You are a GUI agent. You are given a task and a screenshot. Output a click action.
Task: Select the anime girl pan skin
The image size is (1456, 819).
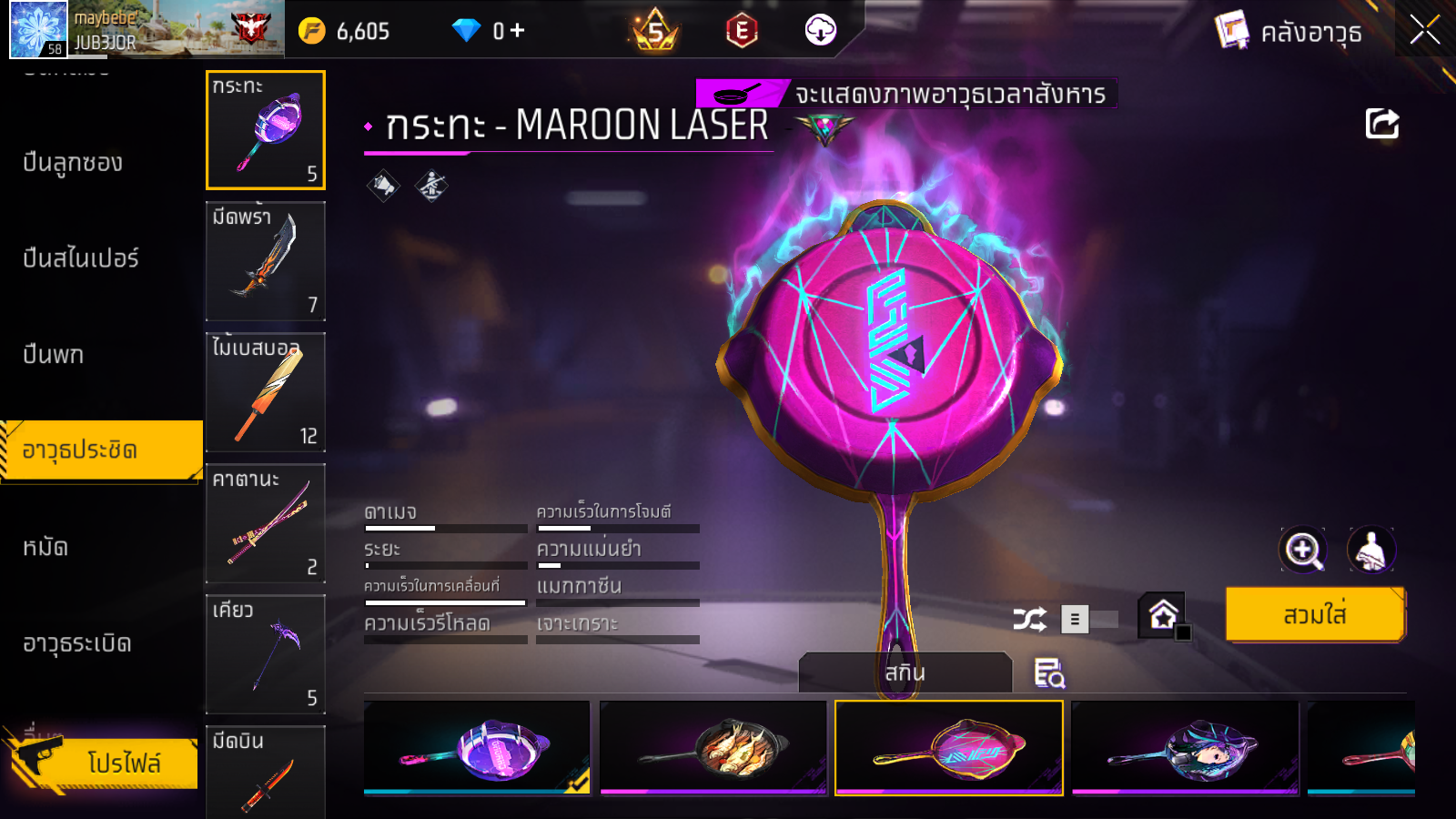1184,748
